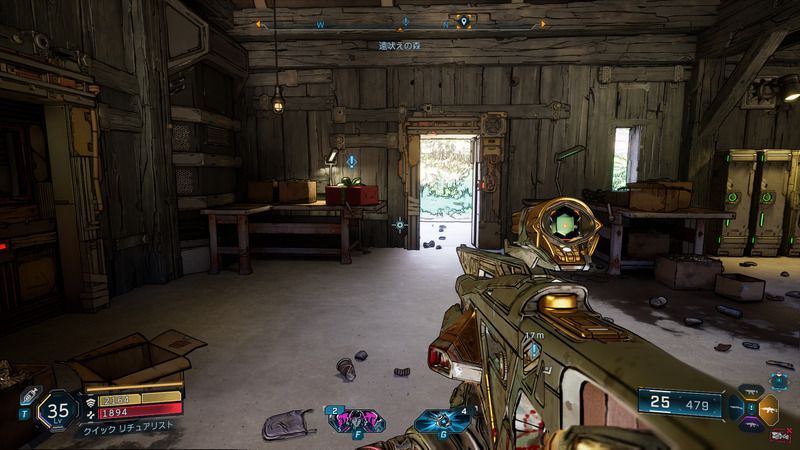
Task: Select the repair kit syringe icon
Action: tap(30, 394)
